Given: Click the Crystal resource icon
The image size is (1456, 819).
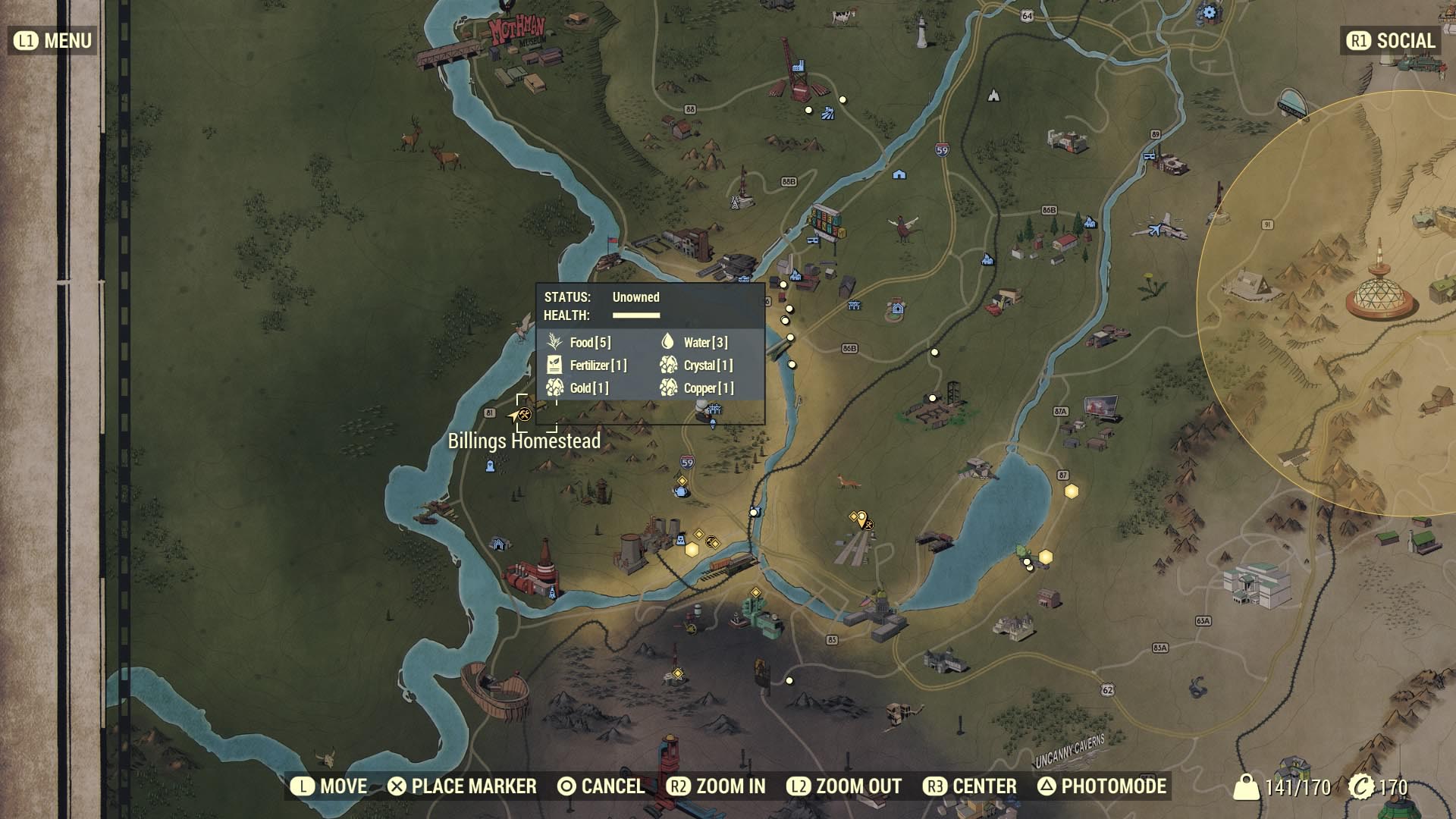Looking at the screenshot, I should 669,365.
